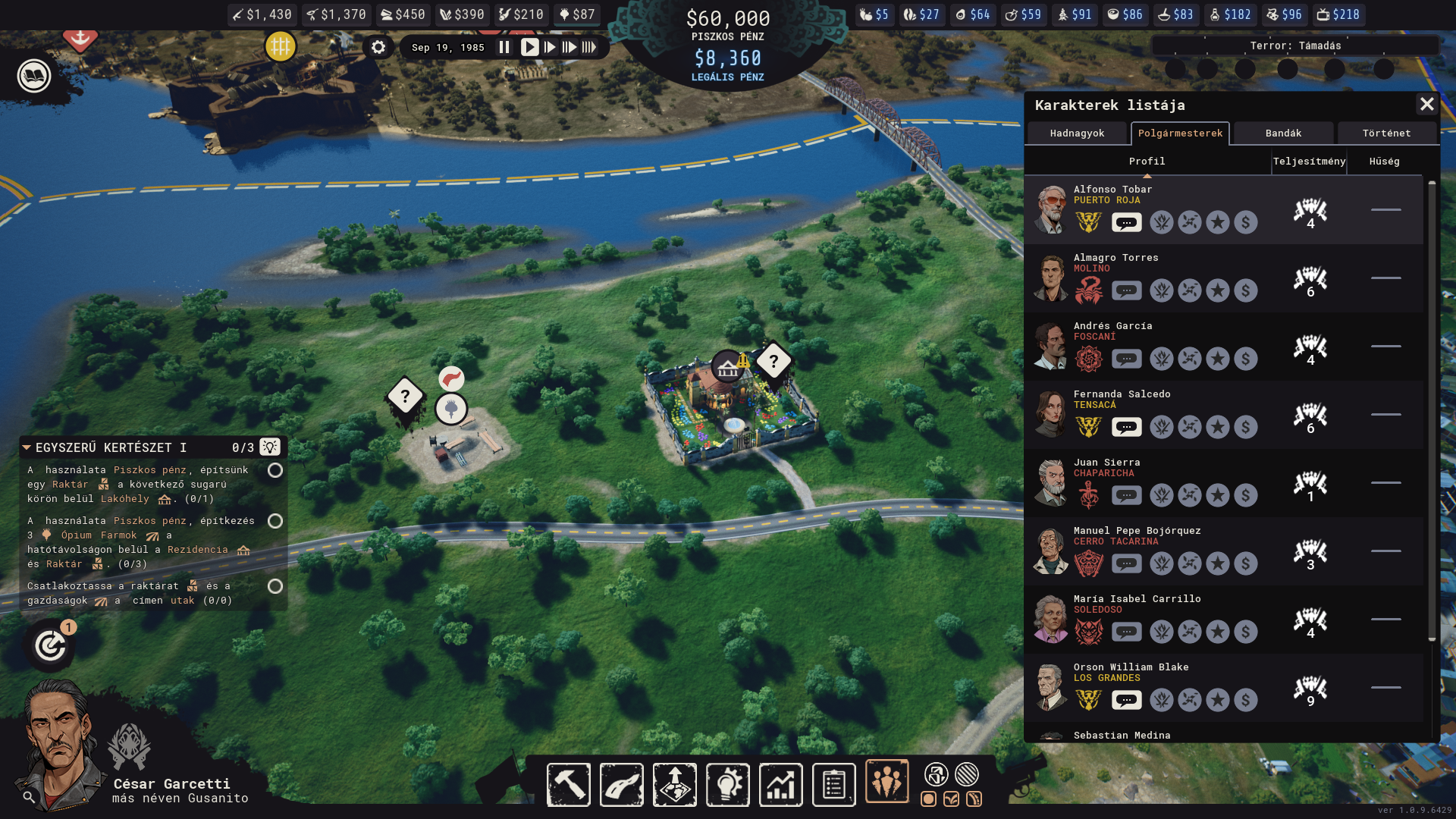Image resolution: width=1456 pixels, height=819 pixels.
Task: Select Alfonso Tobar in the mayor list
Action: tap(1112, 190)
